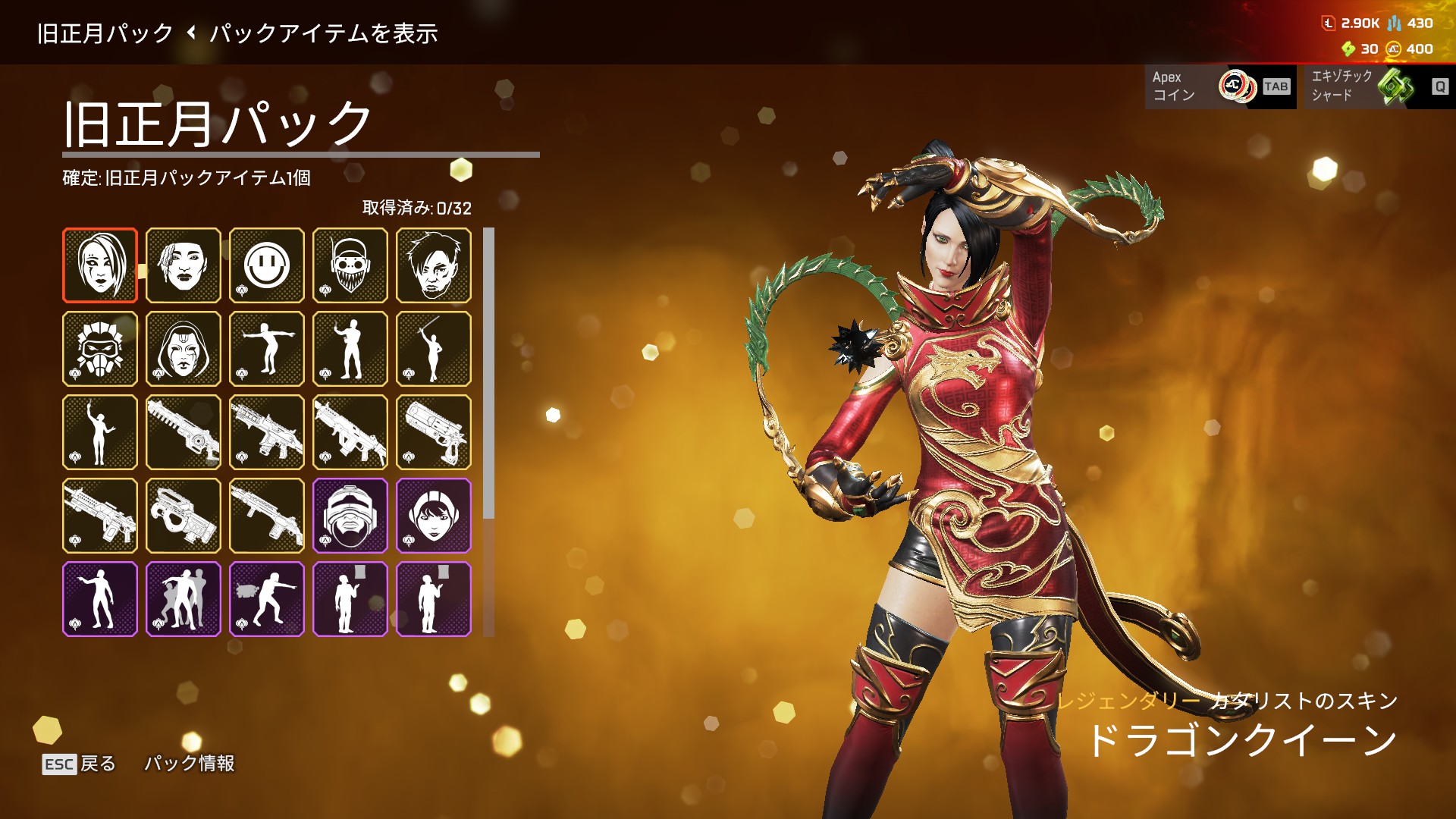Pick the face with dreadlocks skin tile
1456x819 pixels.
tap(184, 265)
